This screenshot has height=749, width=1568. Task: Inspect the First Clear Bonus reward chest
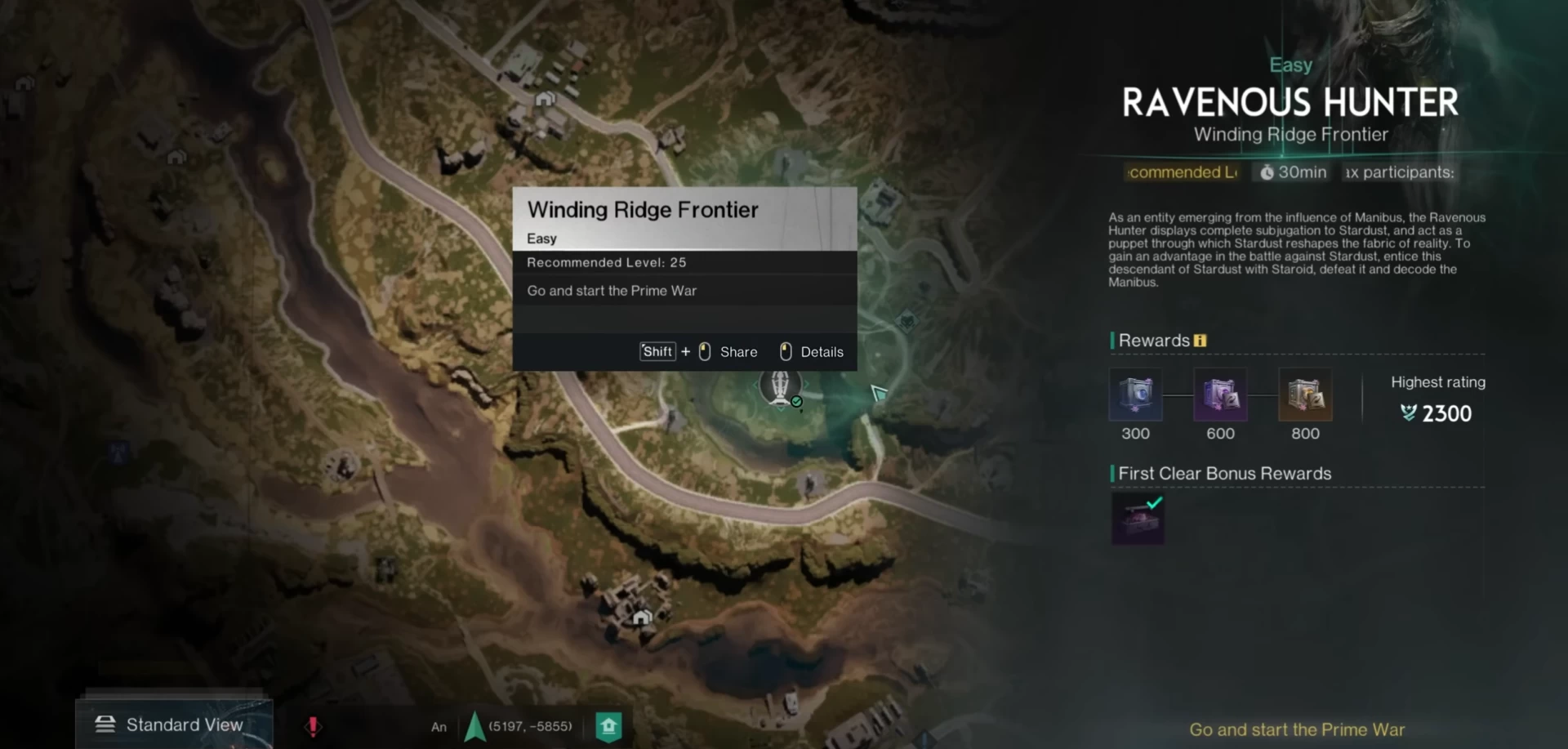tap(1138, 518)
